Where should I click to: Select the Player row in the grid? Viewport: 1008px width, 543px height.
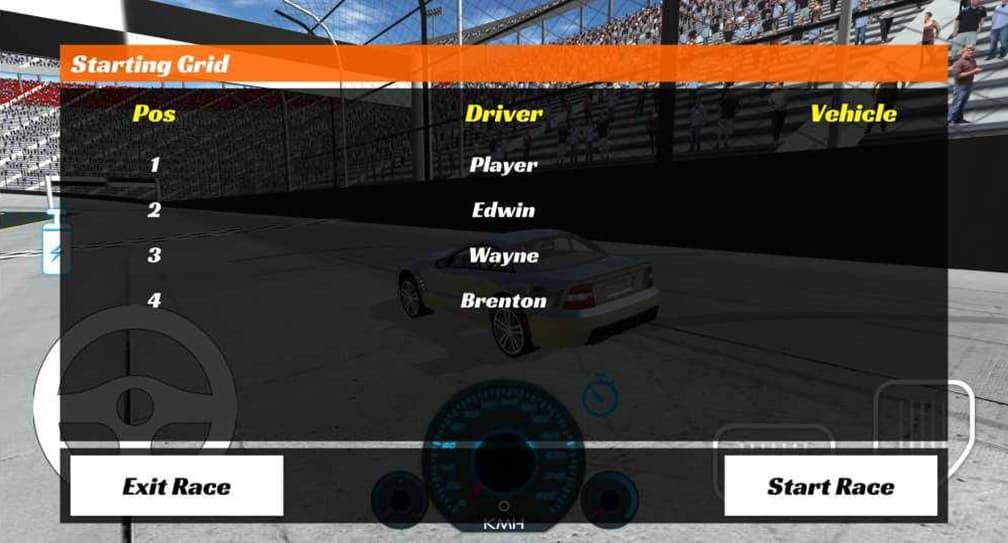[x=503, y=165]
